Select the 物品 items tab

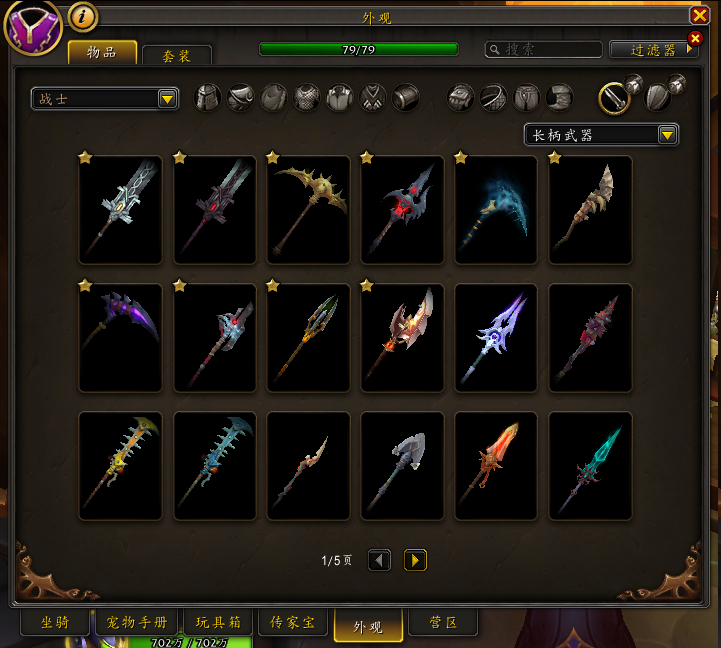click(x=103, y=51)
